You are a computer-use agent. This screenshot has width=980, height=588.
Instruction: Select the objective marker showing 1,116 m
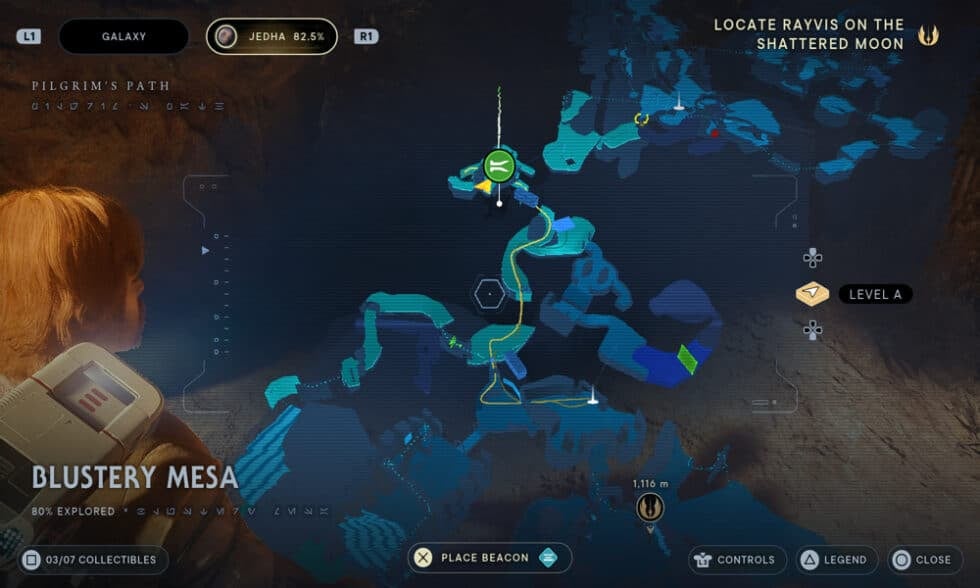pos(650,508)
